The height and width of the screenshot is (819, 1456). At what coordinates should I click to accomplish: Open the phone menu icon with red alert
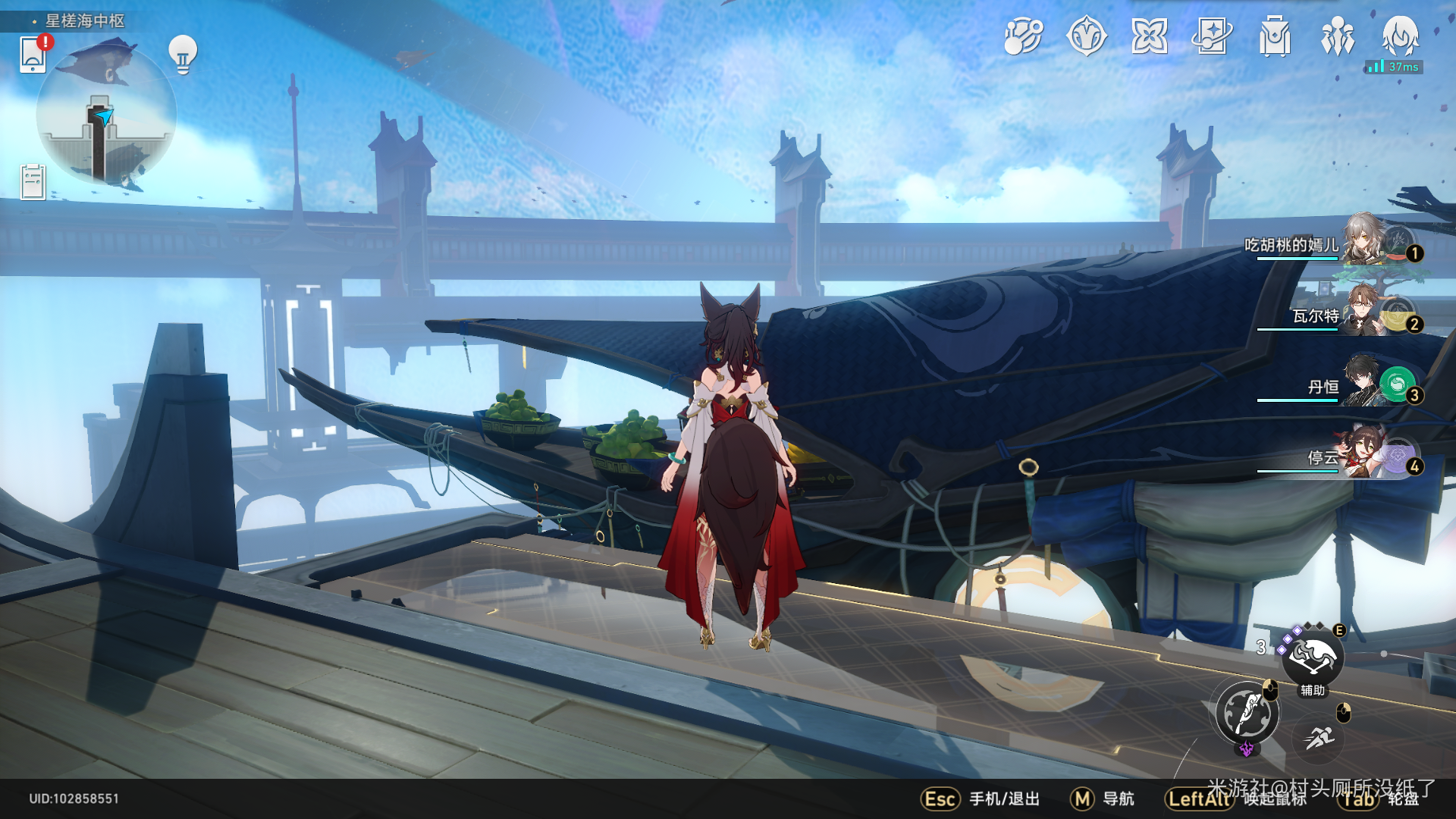(33, 55)
